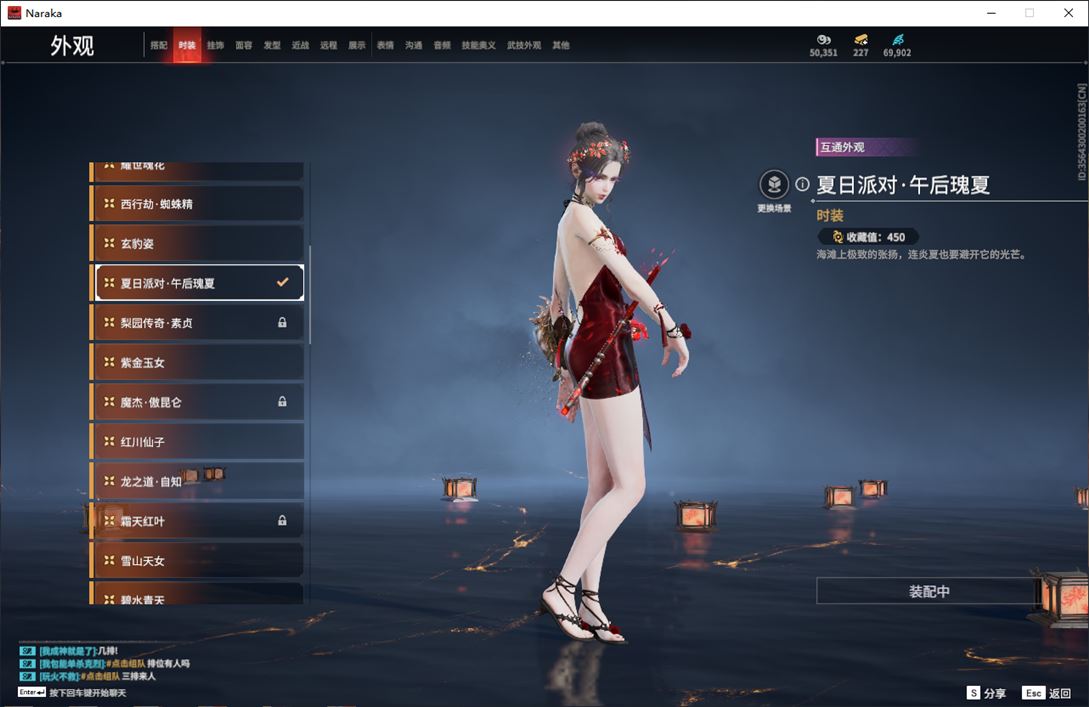Select the locked 梨园传奇·素贞 outfit

[198, 323]
